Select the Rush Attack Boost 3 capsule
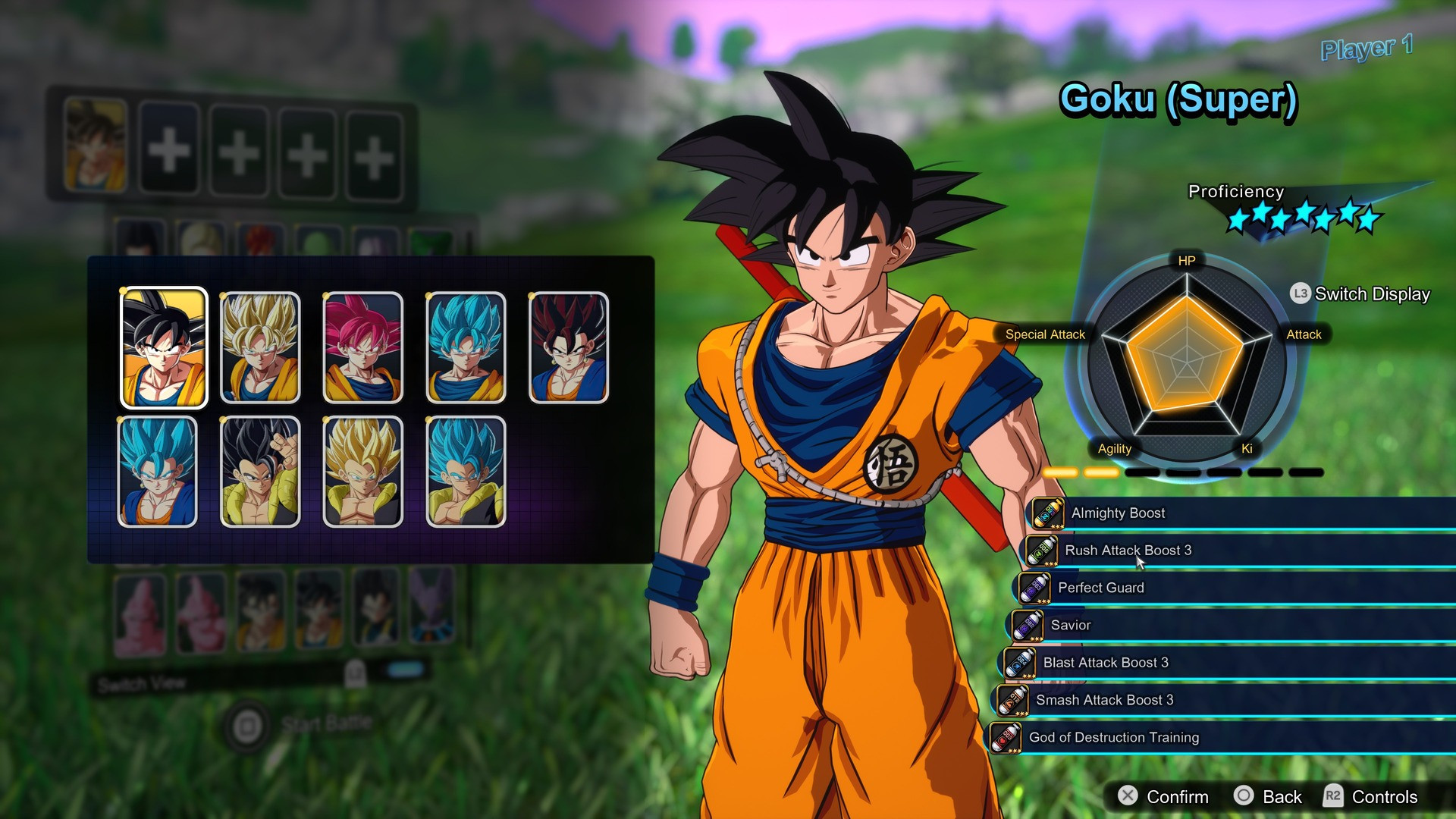Image resolution: width=1456 pixels, height=819 pixels. tap(1041, 551)
